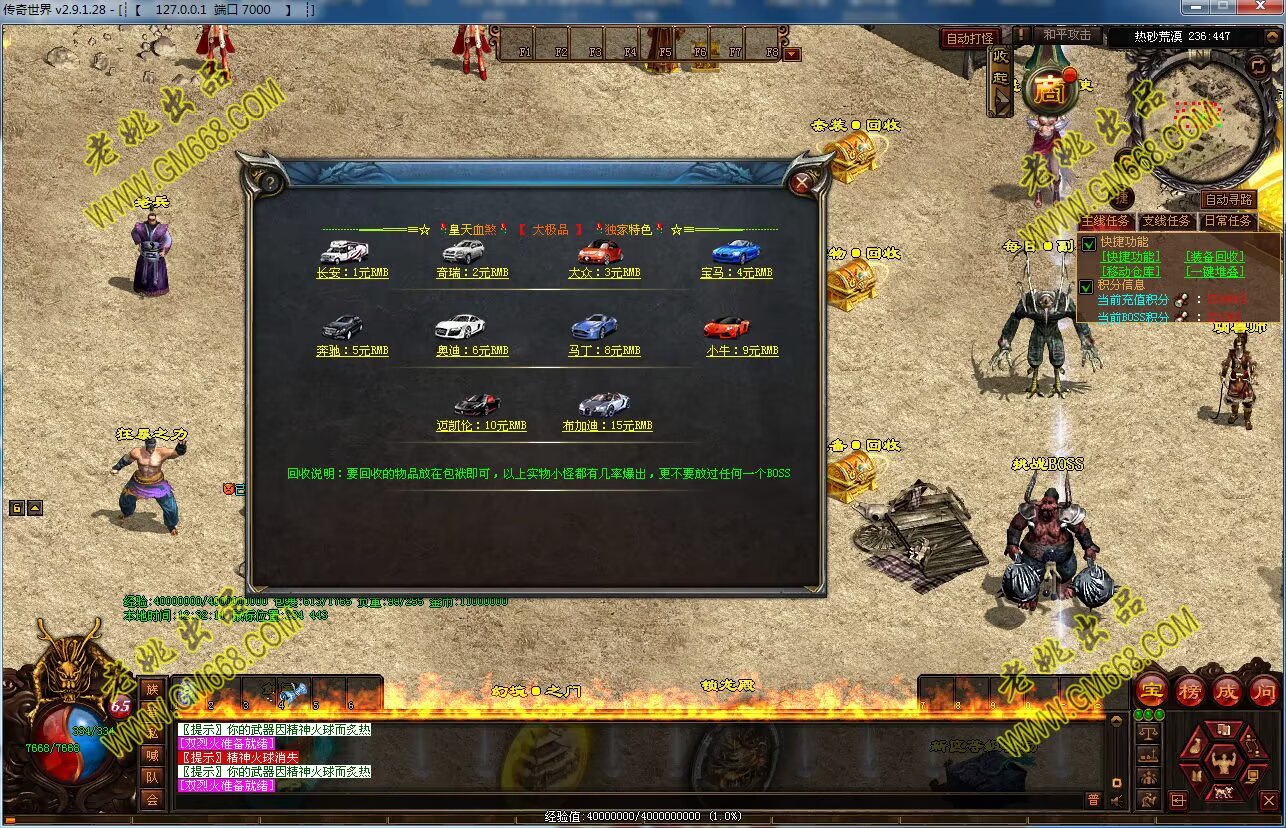This screenshot has height=828, width=1286.
Task: Activate 自动寻路 auto-pathfinding
Action: click(1228, 200)
